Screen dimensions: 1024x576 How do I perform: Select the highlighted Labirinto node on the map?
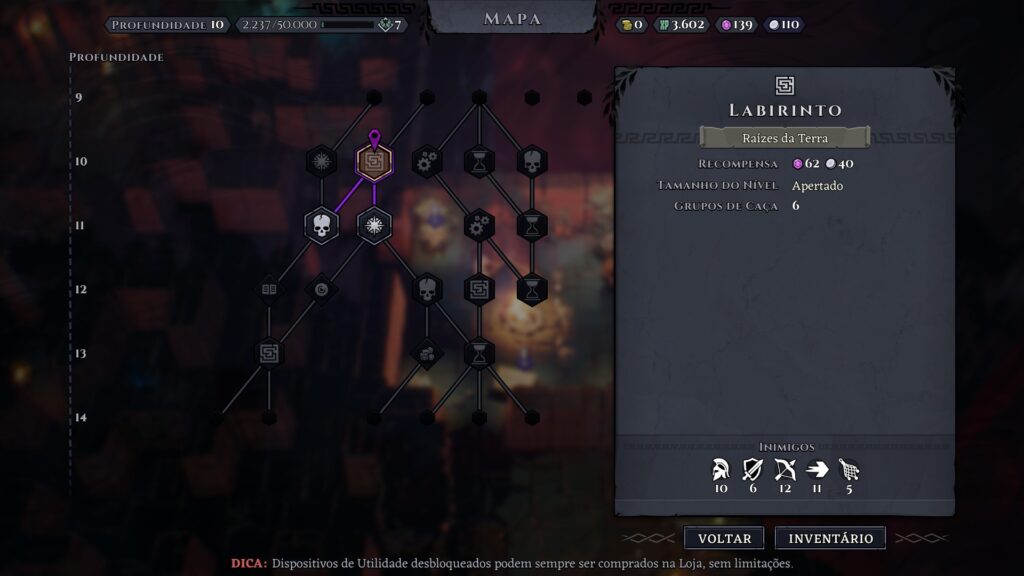point(374,161)
